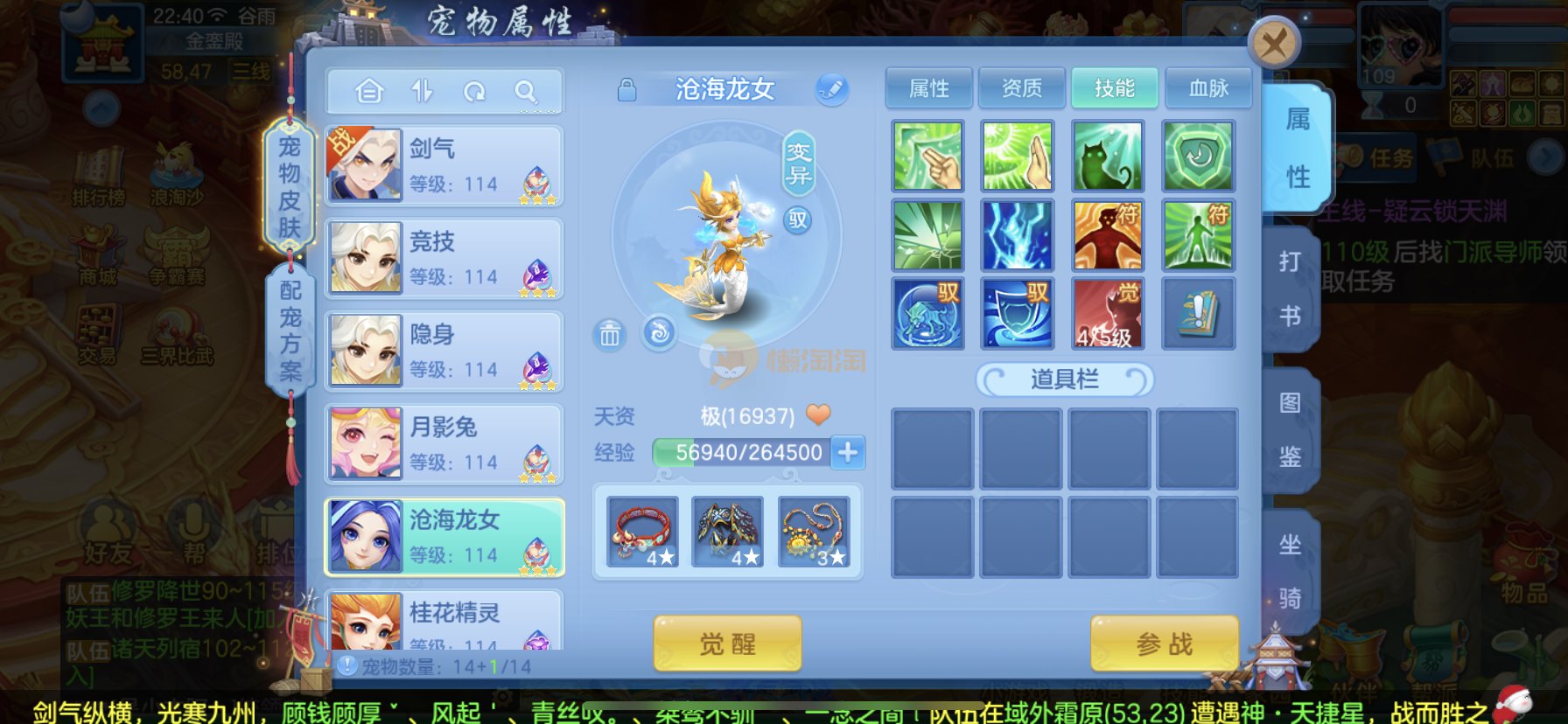
Task: Open the 配宠方案 pet plan side tab
Action: pyautogui.click(x=290, y=331)
